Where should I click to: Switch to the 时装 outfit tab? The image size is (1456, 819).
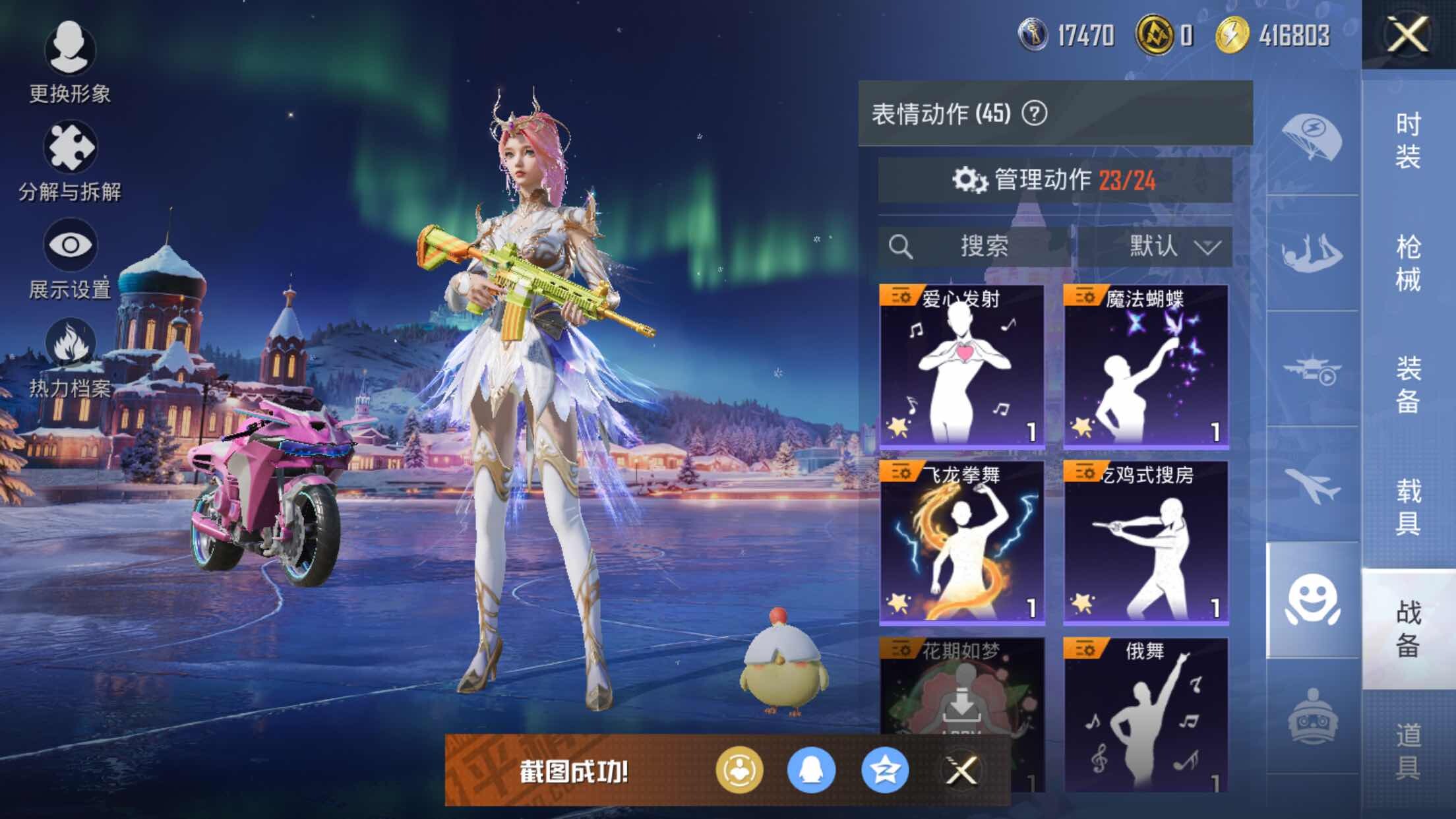tap(1408, 140)
